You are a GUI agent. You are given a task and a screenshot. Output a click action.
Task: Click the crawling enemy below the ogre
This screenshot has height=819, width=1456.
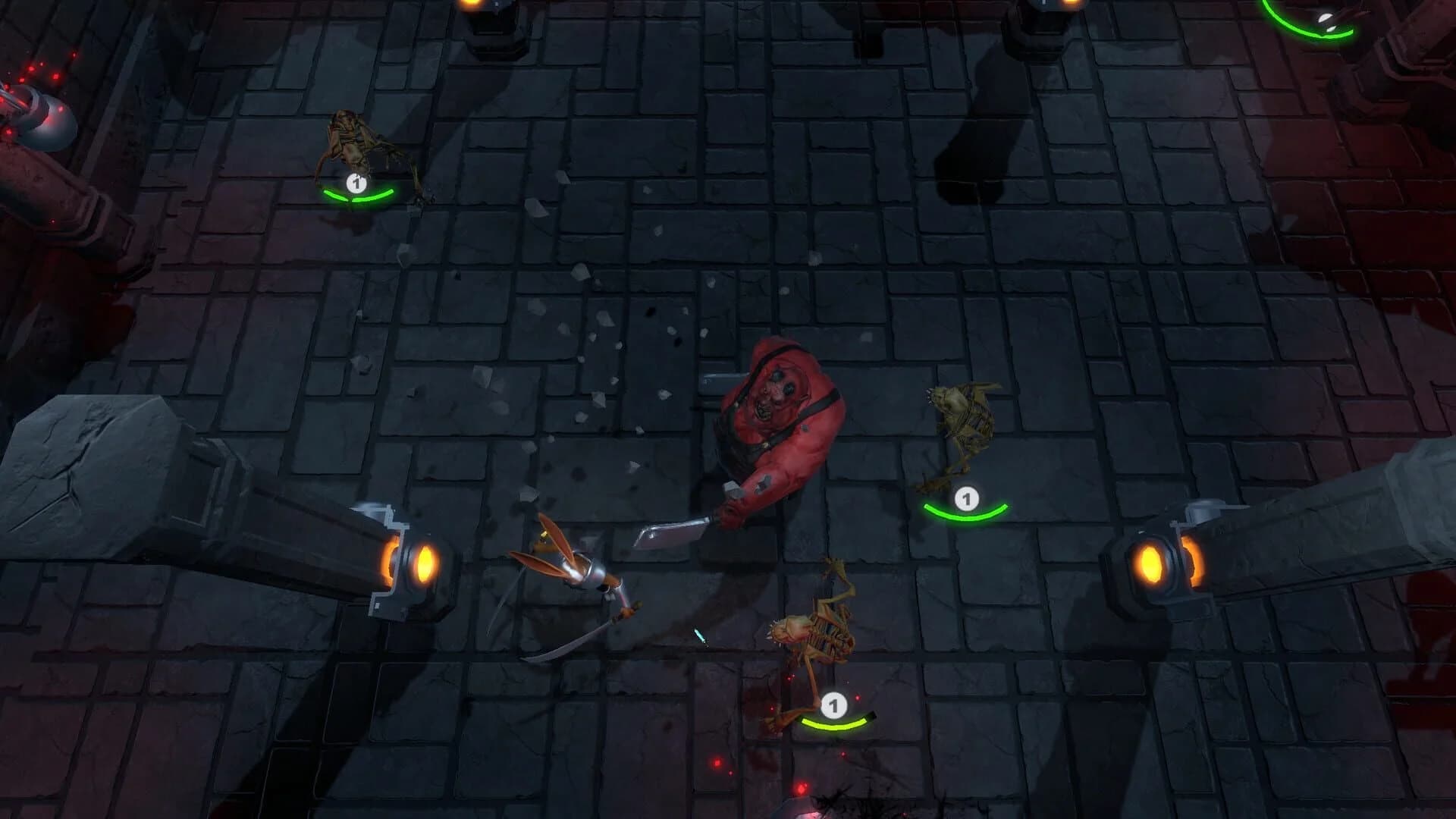pos(811,629)
